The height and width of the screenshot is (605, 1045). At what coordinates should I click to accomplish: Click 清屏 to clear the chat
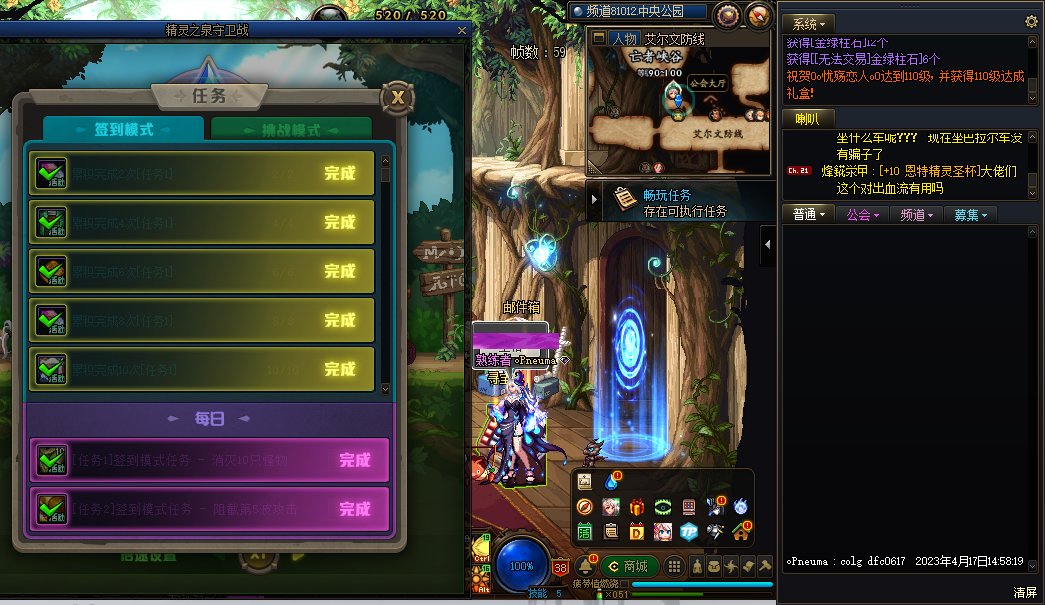[1025, 592]
